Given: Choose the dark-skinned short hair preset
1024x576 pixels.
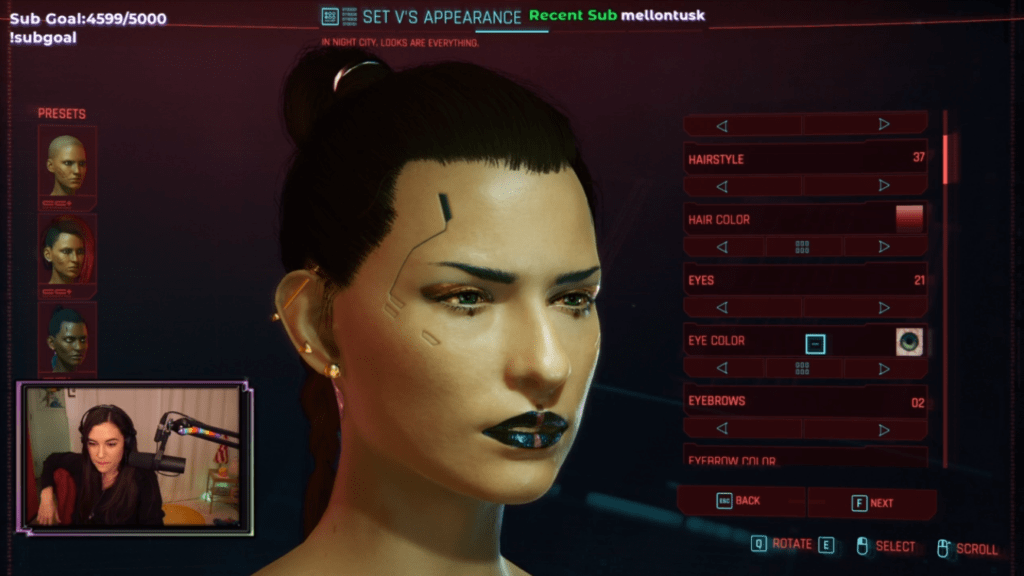Looking at the screenshot, I should point(67,337).
